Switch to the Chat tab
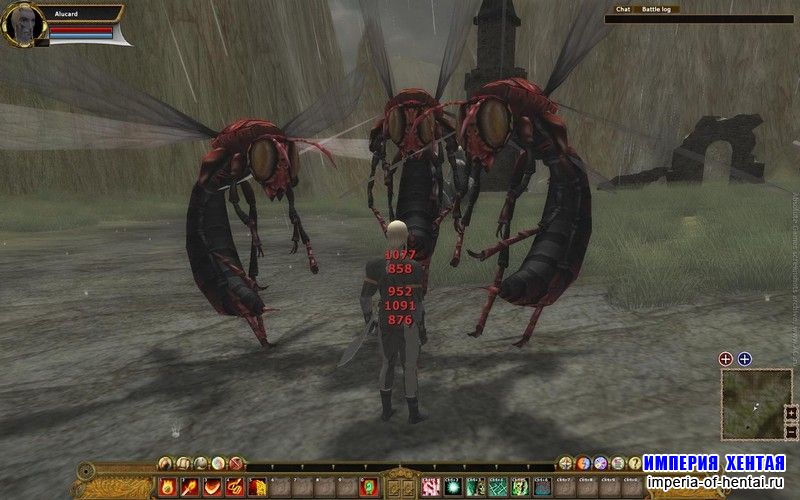Viewport: 800px width, 500px height. [x=623, y=9]
